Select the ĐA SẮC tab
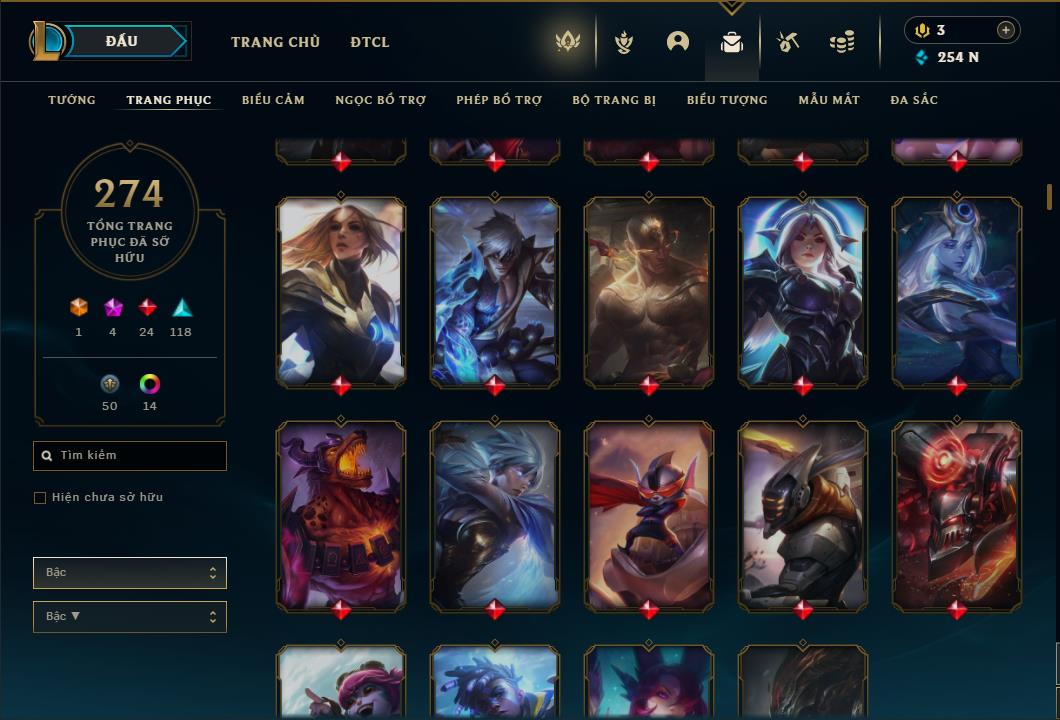 (914, 100)
